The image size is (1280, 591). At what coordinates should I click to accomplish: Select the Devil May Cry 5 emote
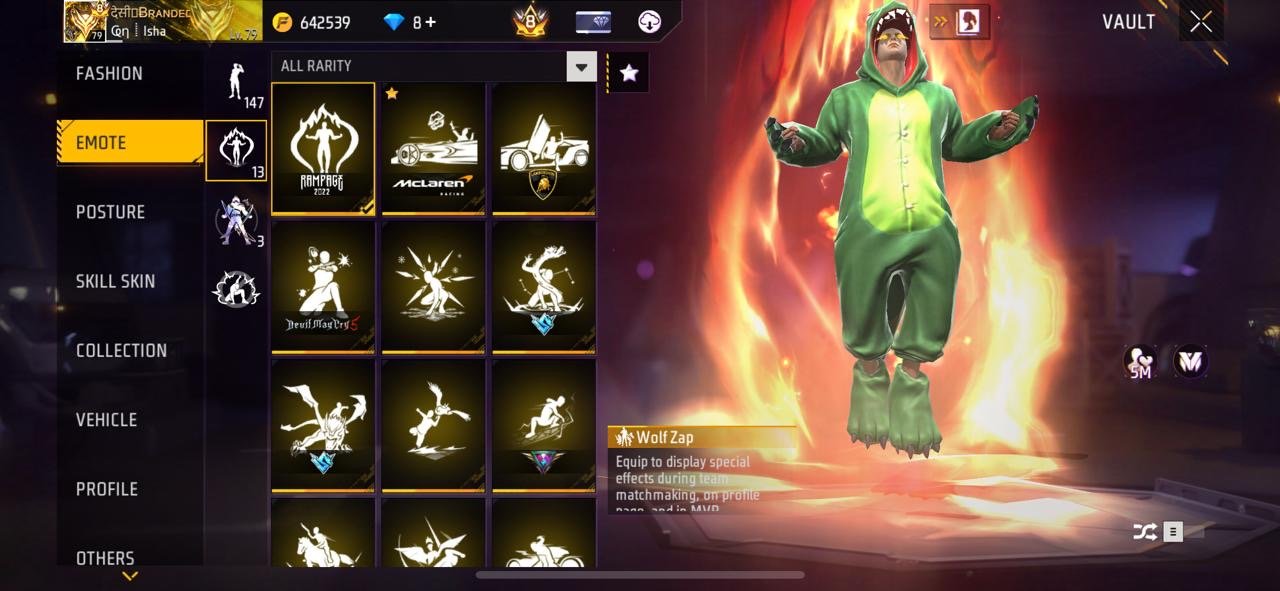(323, 287)
